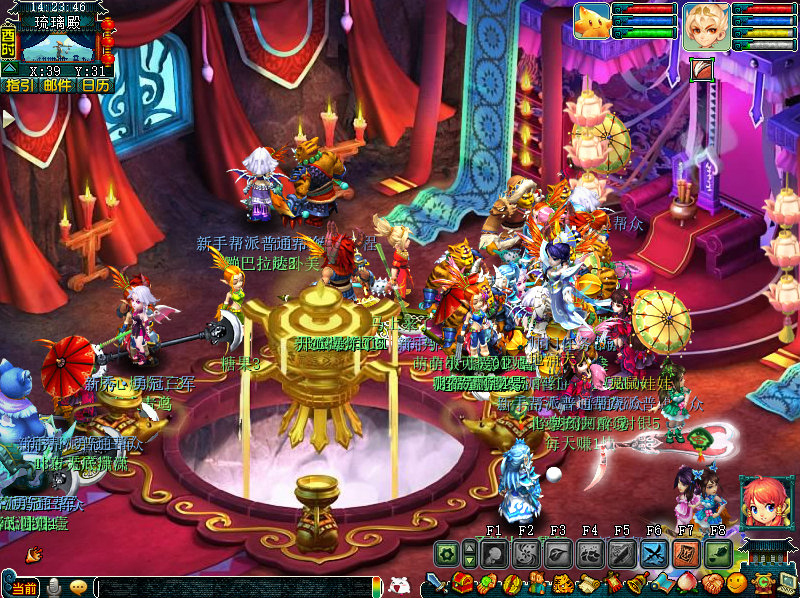Screen dimensions: 800x598
Task: Switch chat channel with the 当前 button
Action: (x=28, y=587)
